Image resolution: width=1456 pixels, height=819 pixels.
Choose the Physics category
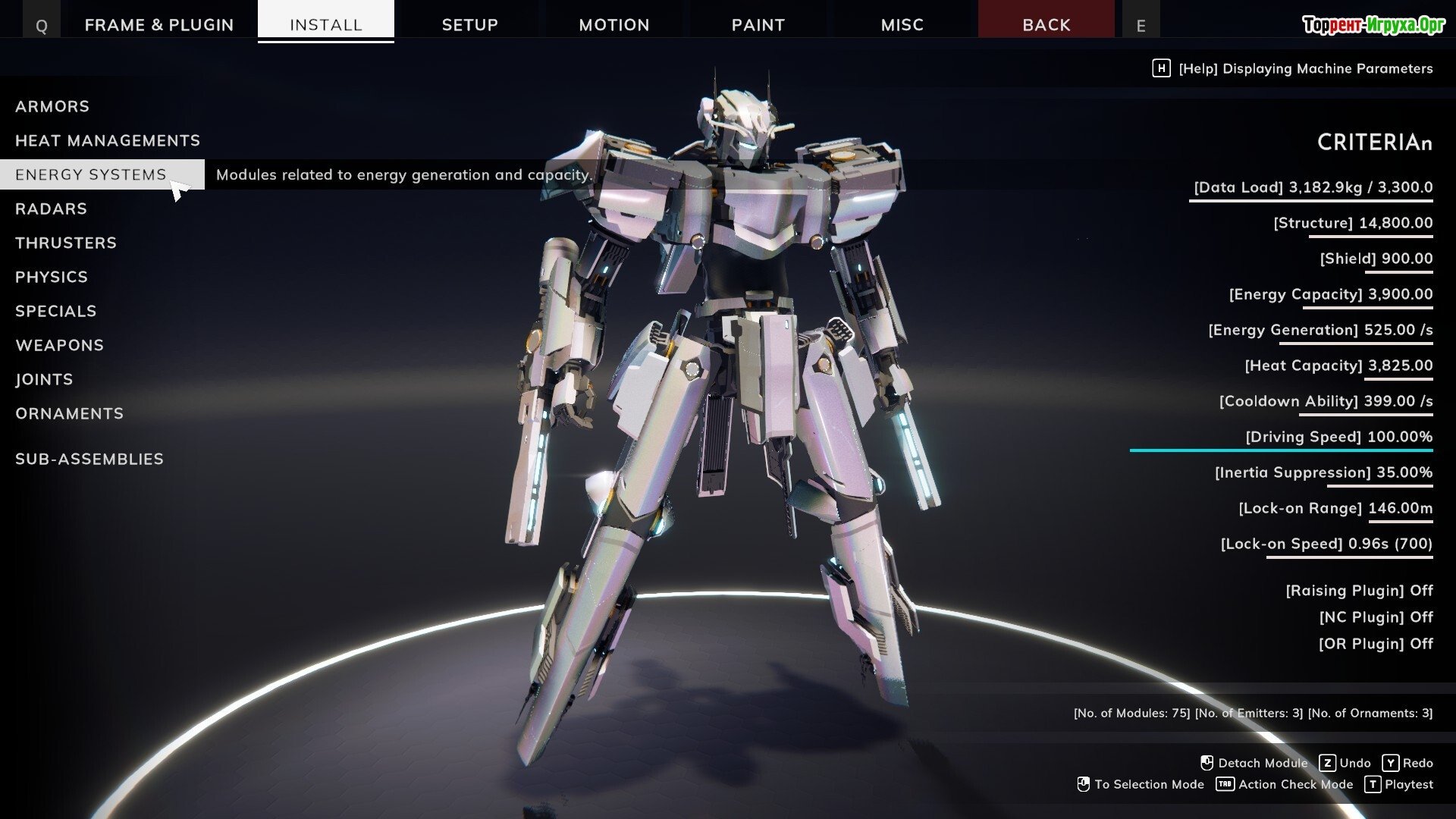click(52, 277)
